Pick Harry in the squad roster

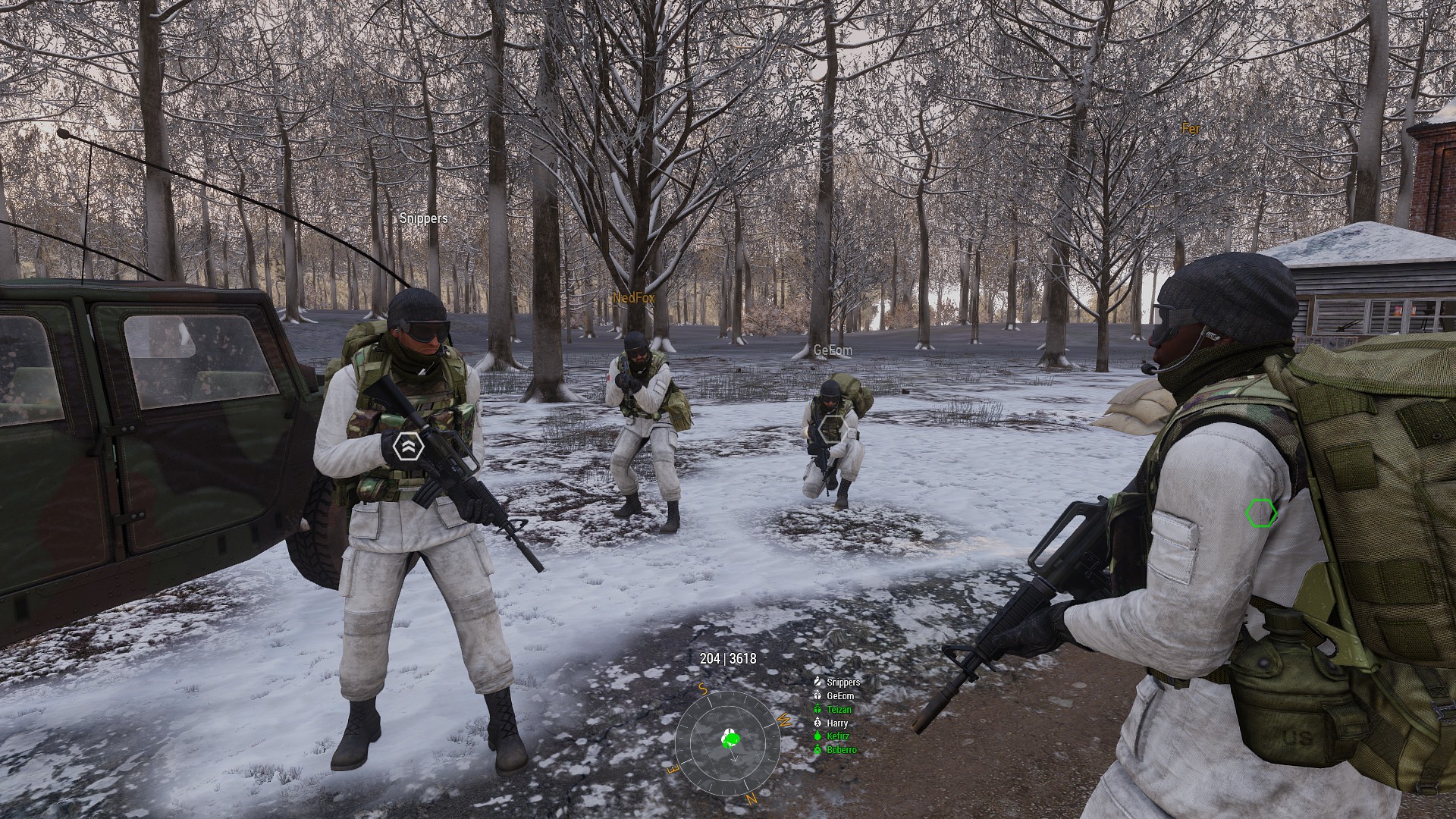pyautogui.click(x=837, y=723)
